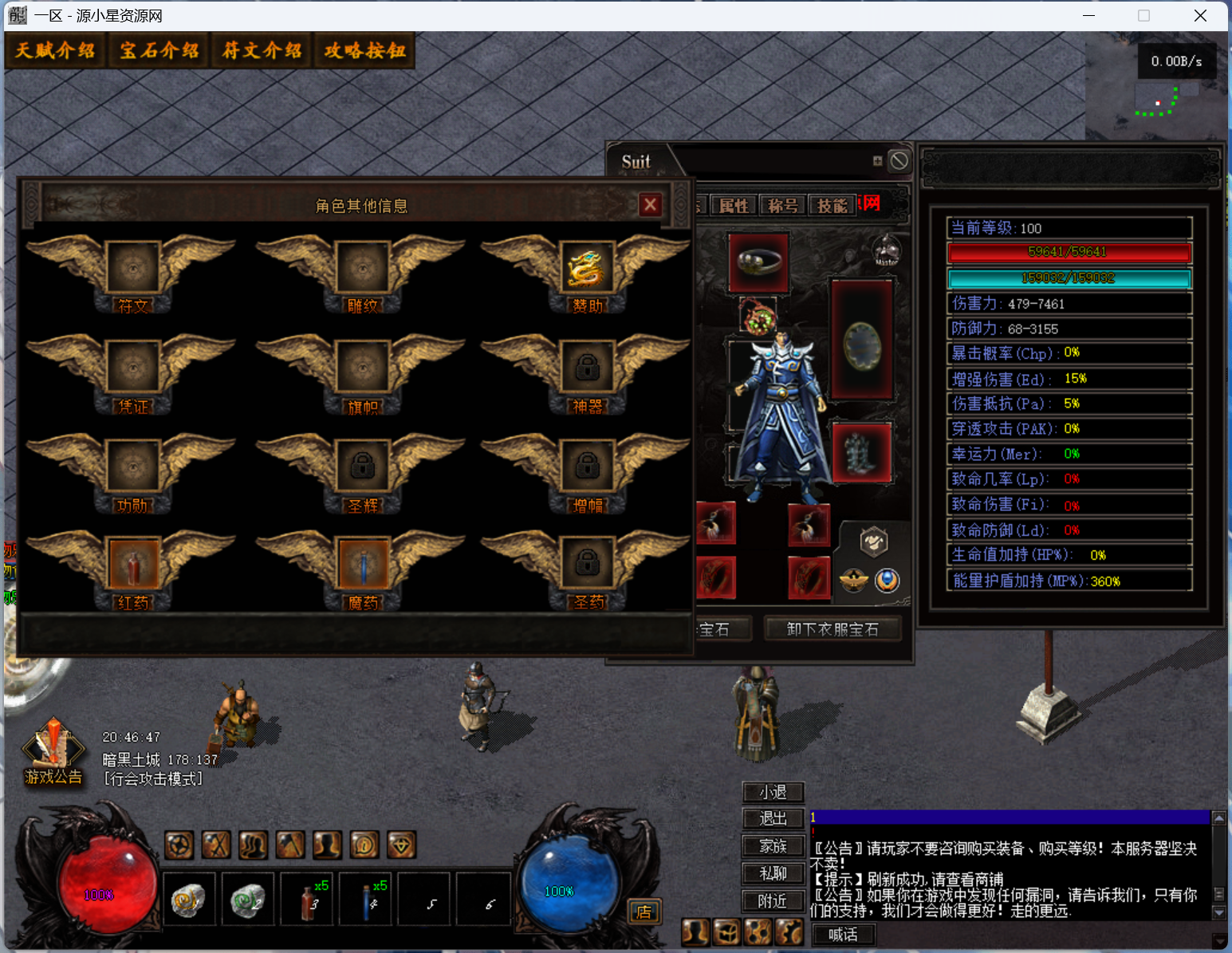Open the 天赋介绍 talent intro button
Image resolution: width=1232 pixels, height=953 pixels.
(x=54, y=51)
